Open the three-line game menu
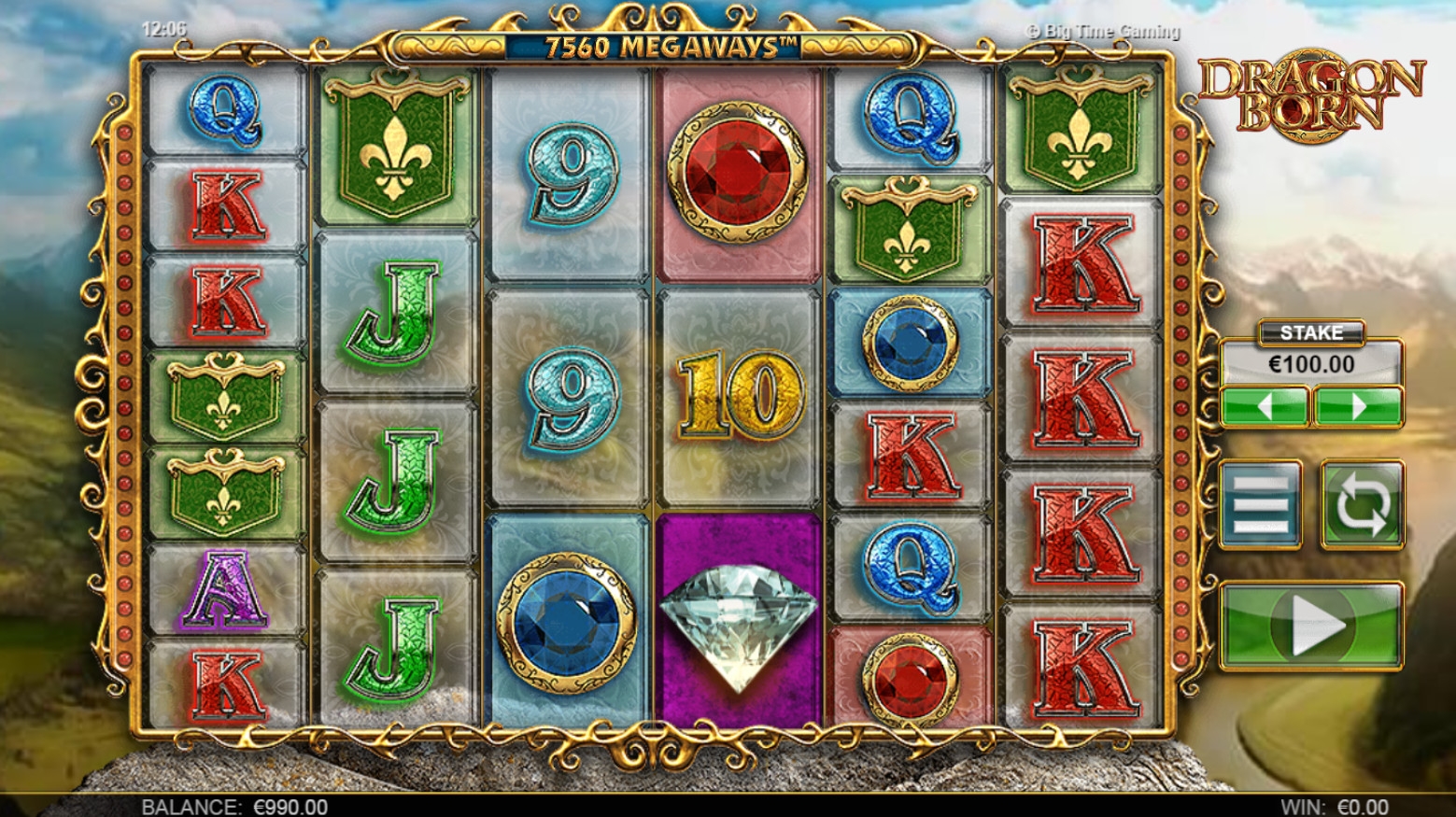 (1261, 504)
